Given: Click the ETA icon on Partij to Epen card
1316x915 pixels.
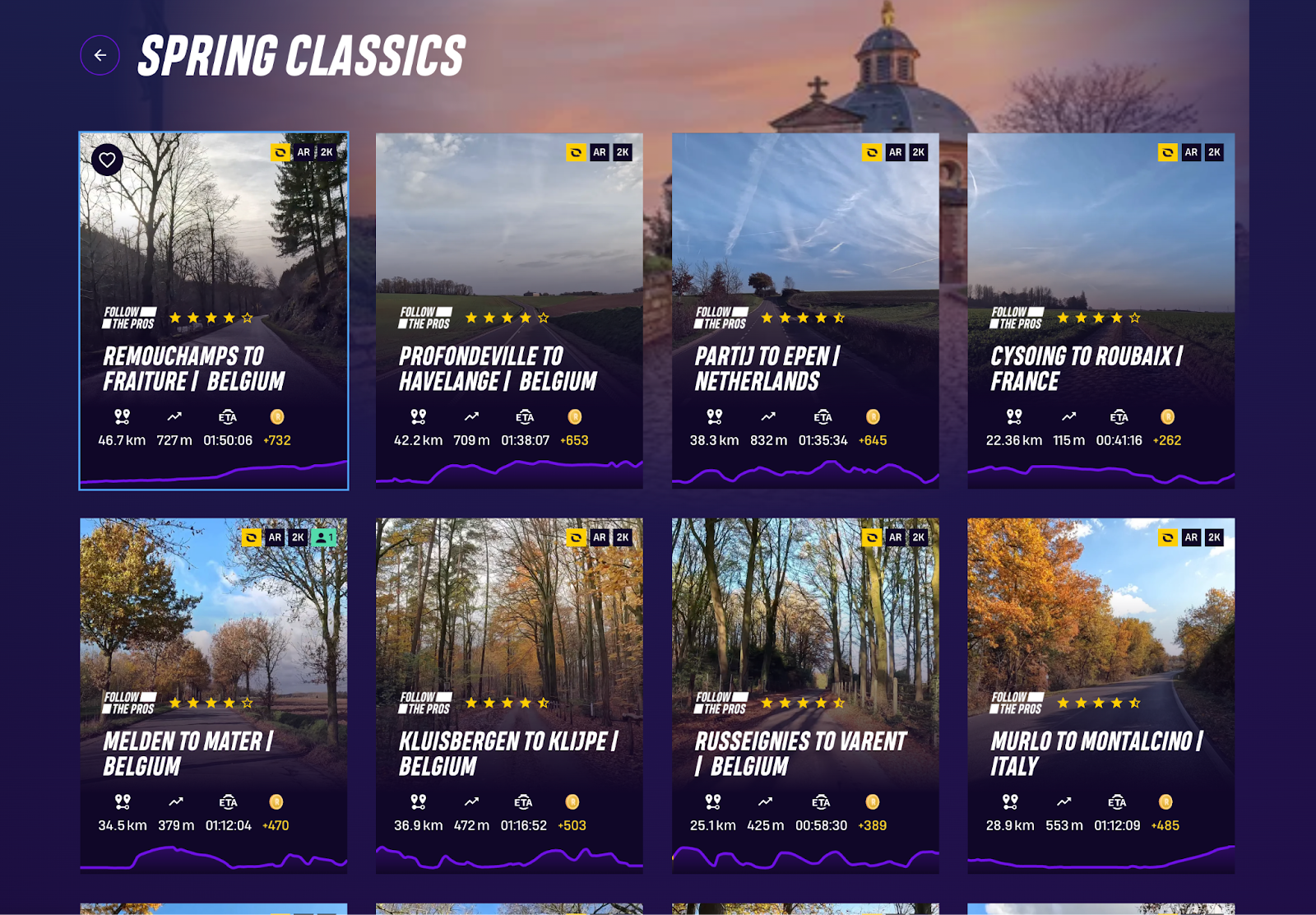Looking at the screenshot, I should [820, 417].
